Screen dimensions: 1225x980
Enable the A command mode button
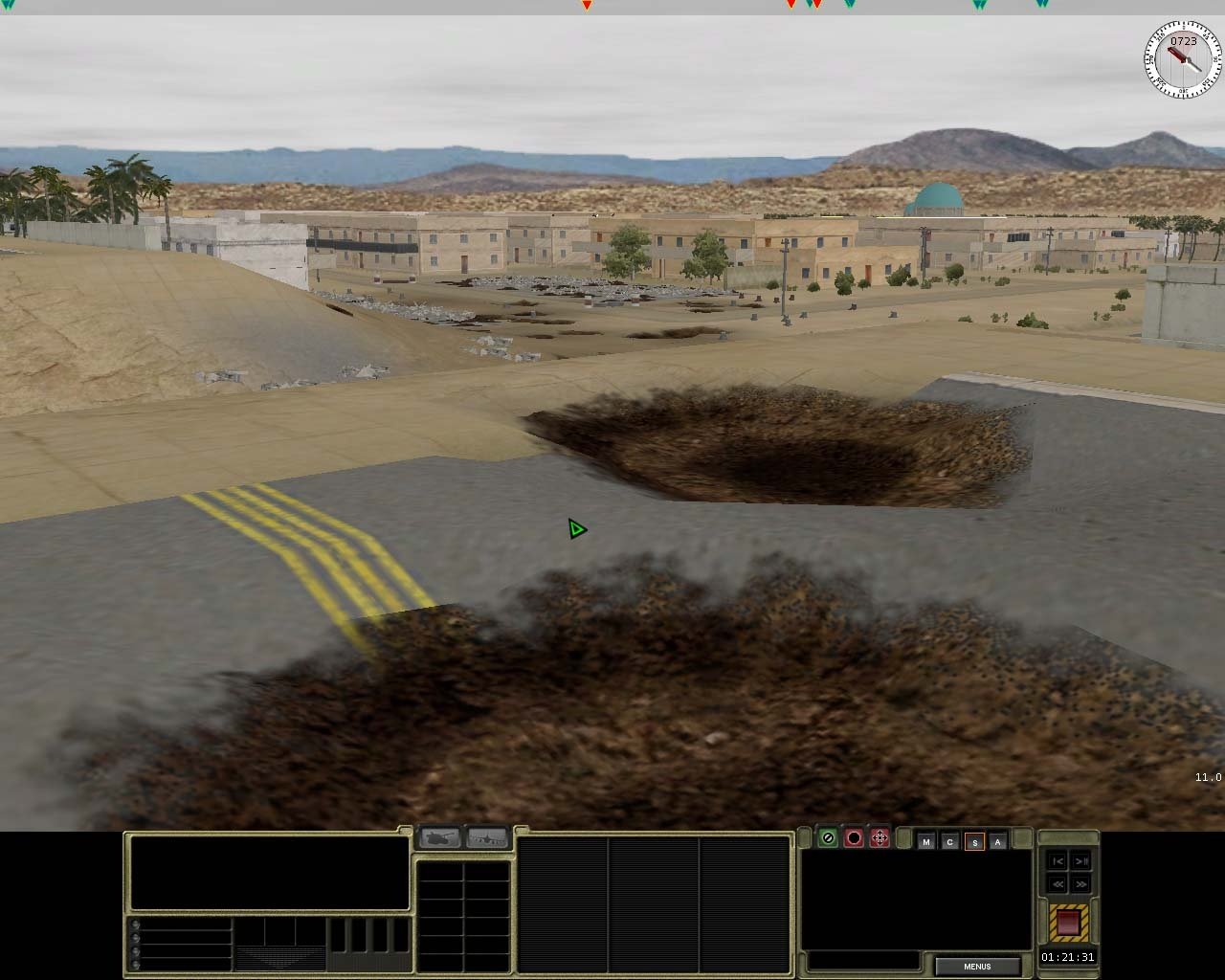pyautogui.click(x=997, y=842)
